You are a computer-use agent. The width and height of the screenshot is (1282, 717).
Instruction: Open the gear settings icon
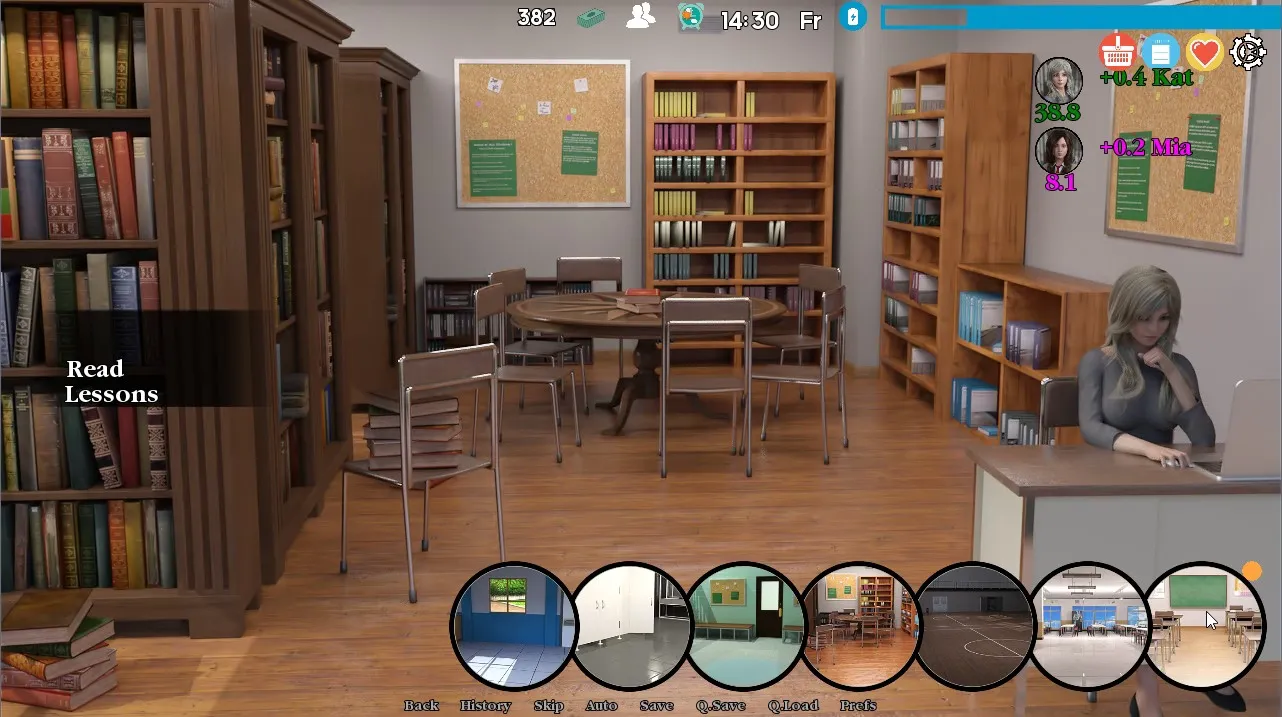click(x=1248, y=51)
